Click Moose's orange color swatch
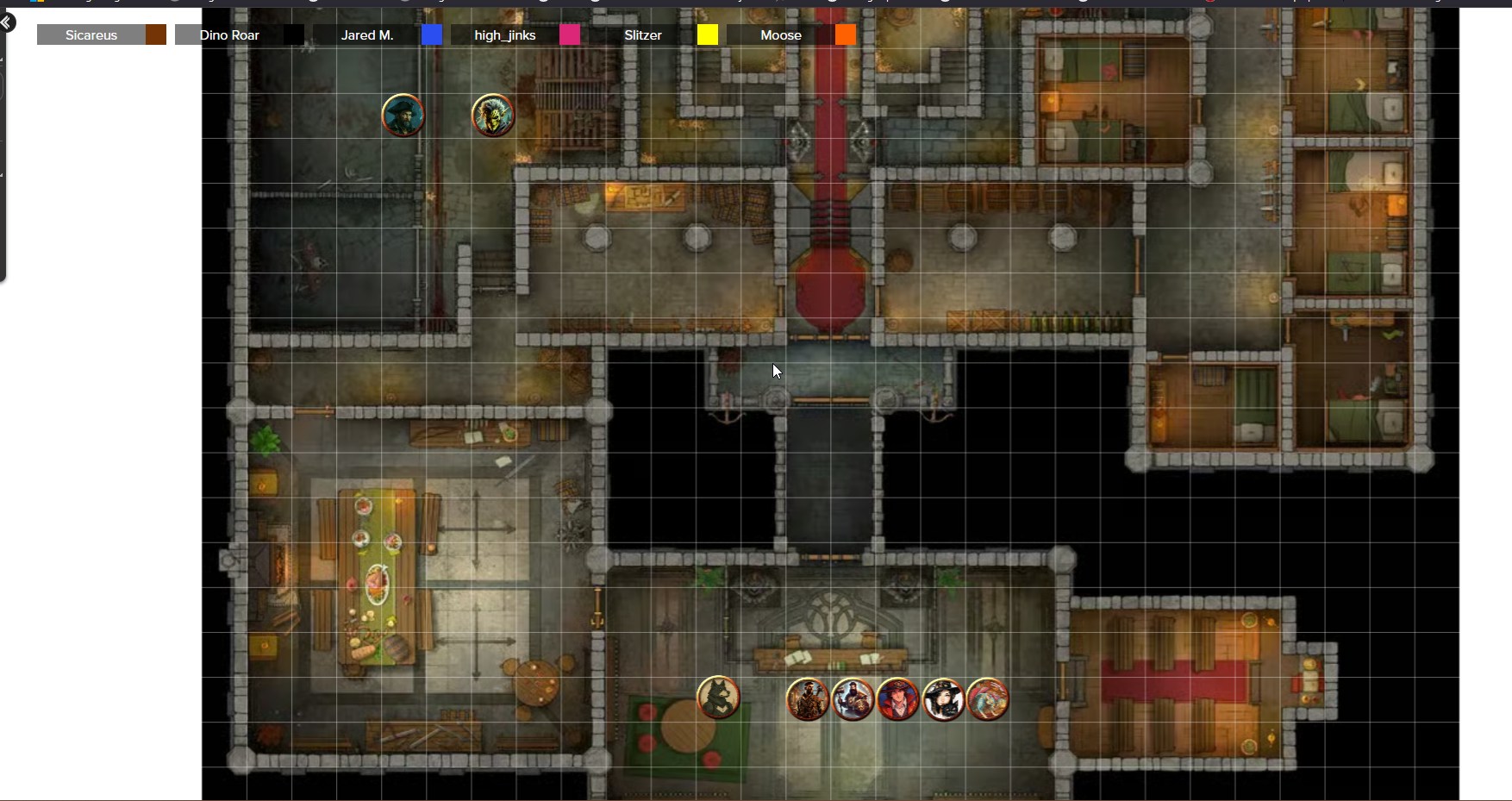Screen dimensions: 1512x801 [846, 34]
